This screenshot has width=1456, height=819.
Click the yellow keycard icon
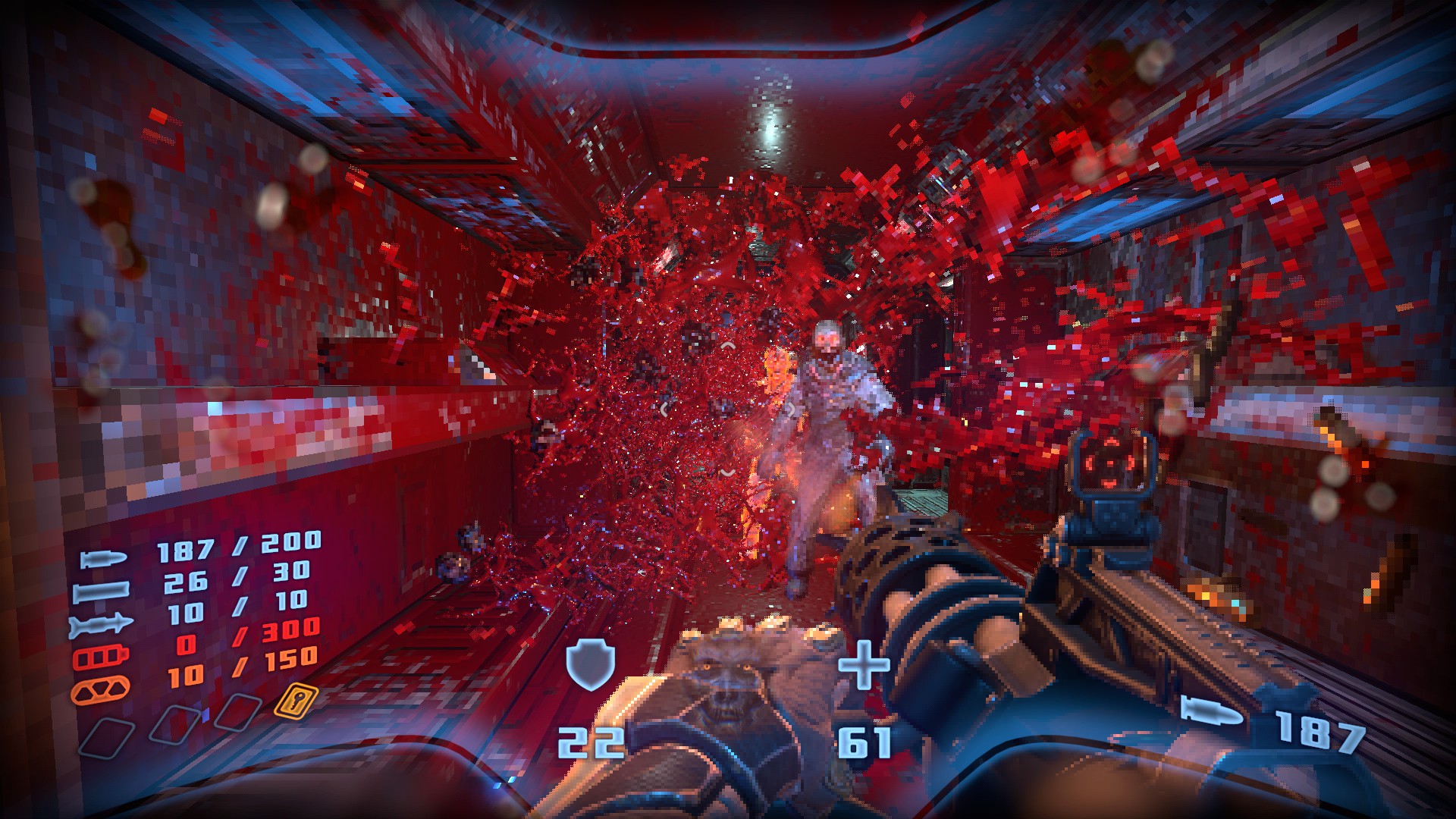tap(296, 701)
